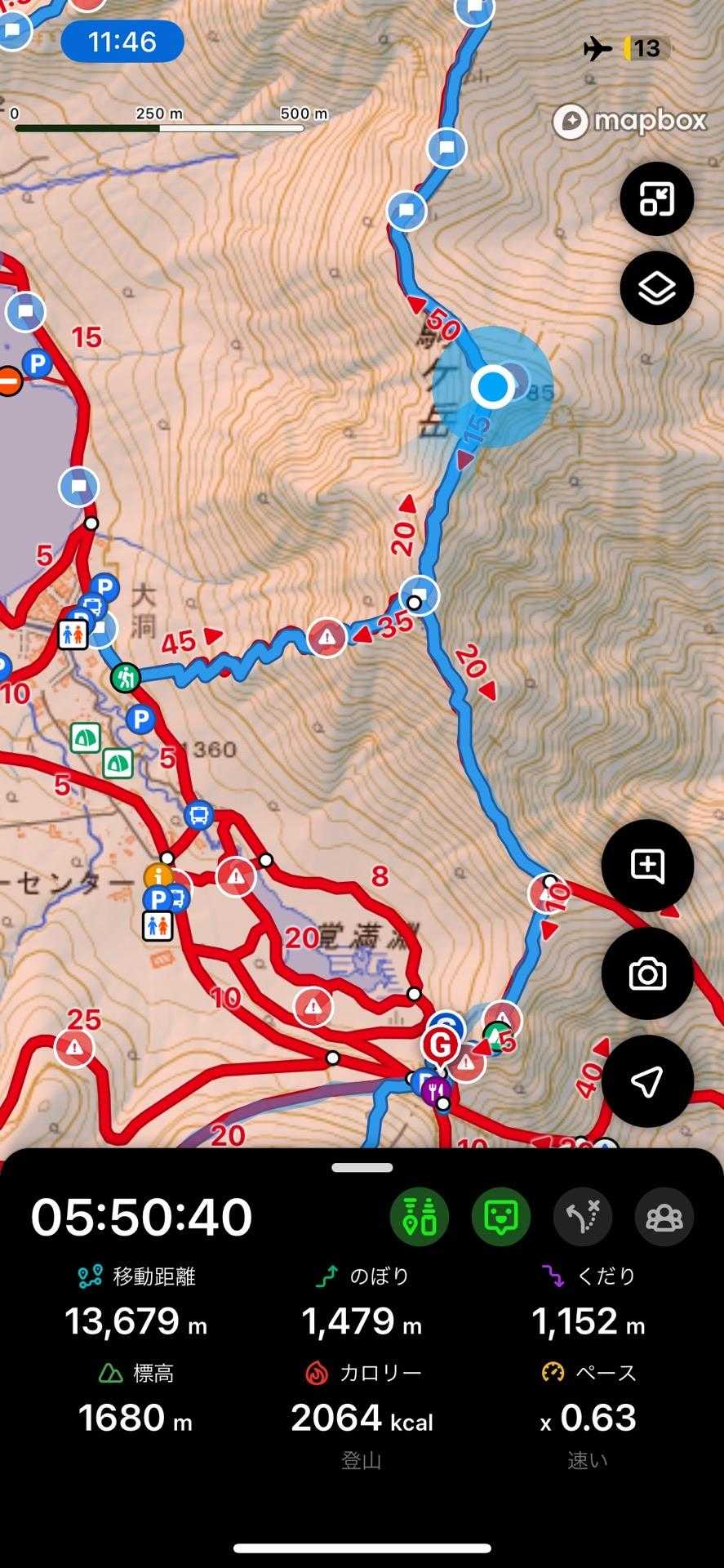The width and height of the screenshot is (724, 1568).
Task: Tap the current location blue dot
Action: [x=492, y=386]
